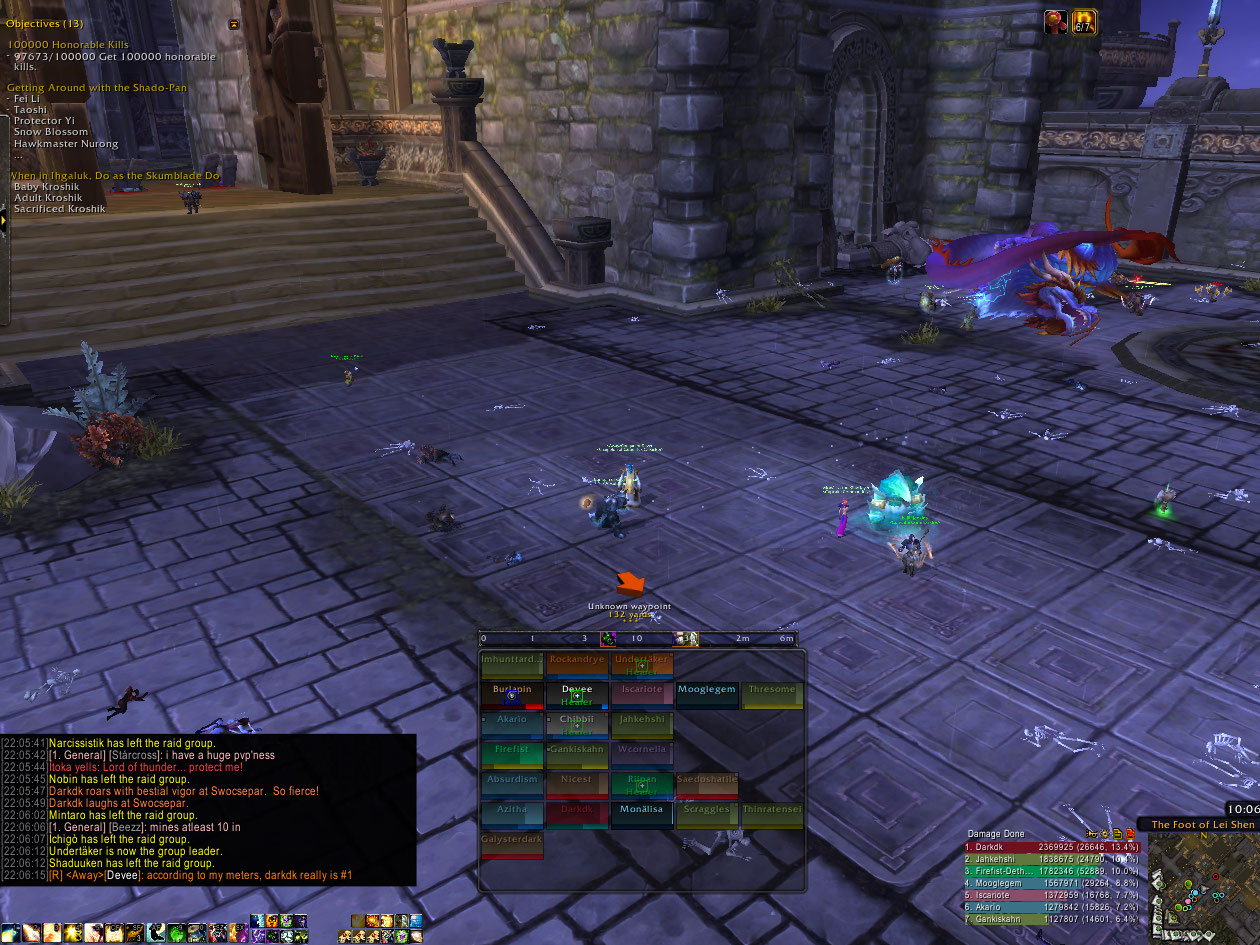
Task: Target Mooglegem in the raid frames
Action: pyautogui.click(x=706, y=695)
